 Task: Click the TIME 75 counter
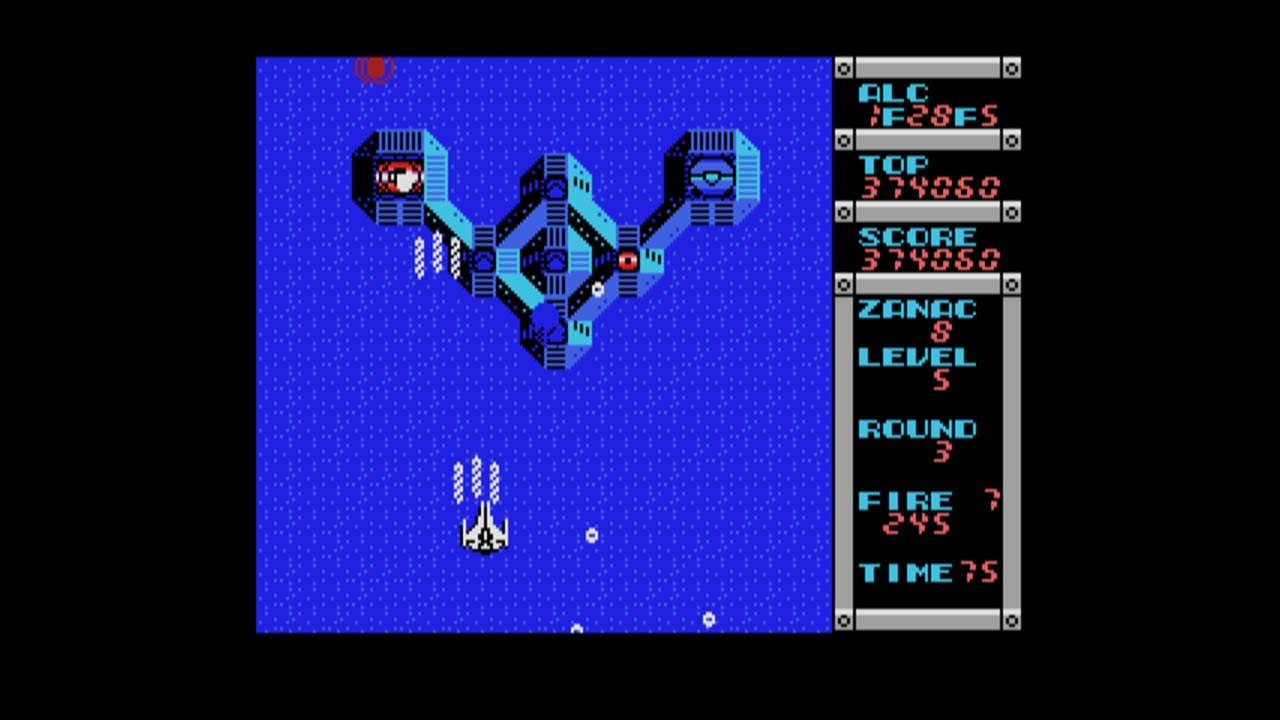[x=928, y=572]
